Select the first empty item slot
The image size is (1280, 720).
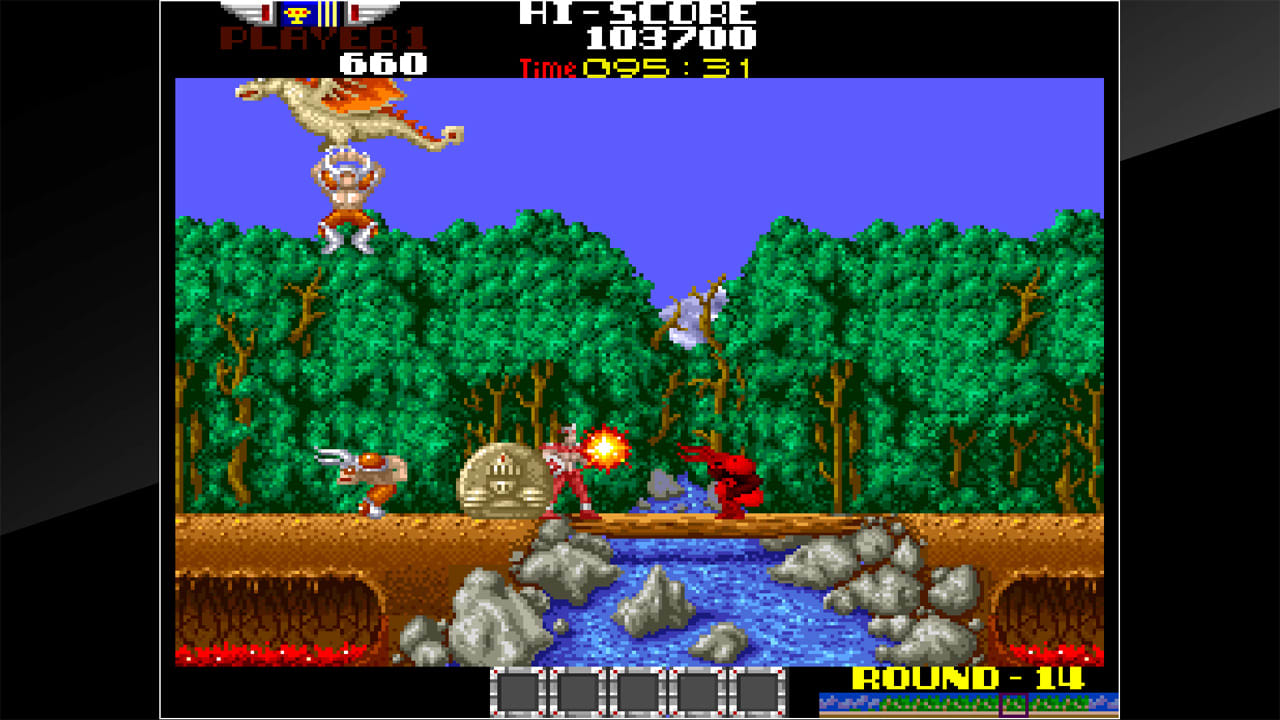click(x=519, y=690)
